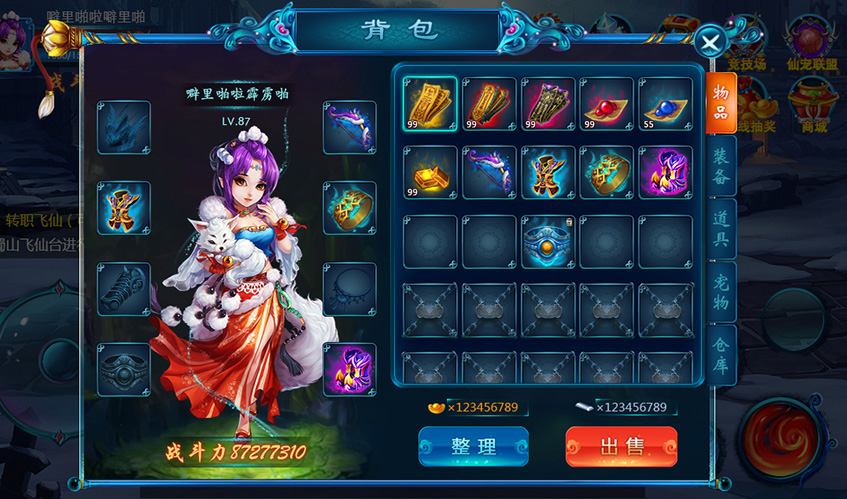Click the red 出售 sell button
This screenshot has width=847, height=499.
(621, 447)
